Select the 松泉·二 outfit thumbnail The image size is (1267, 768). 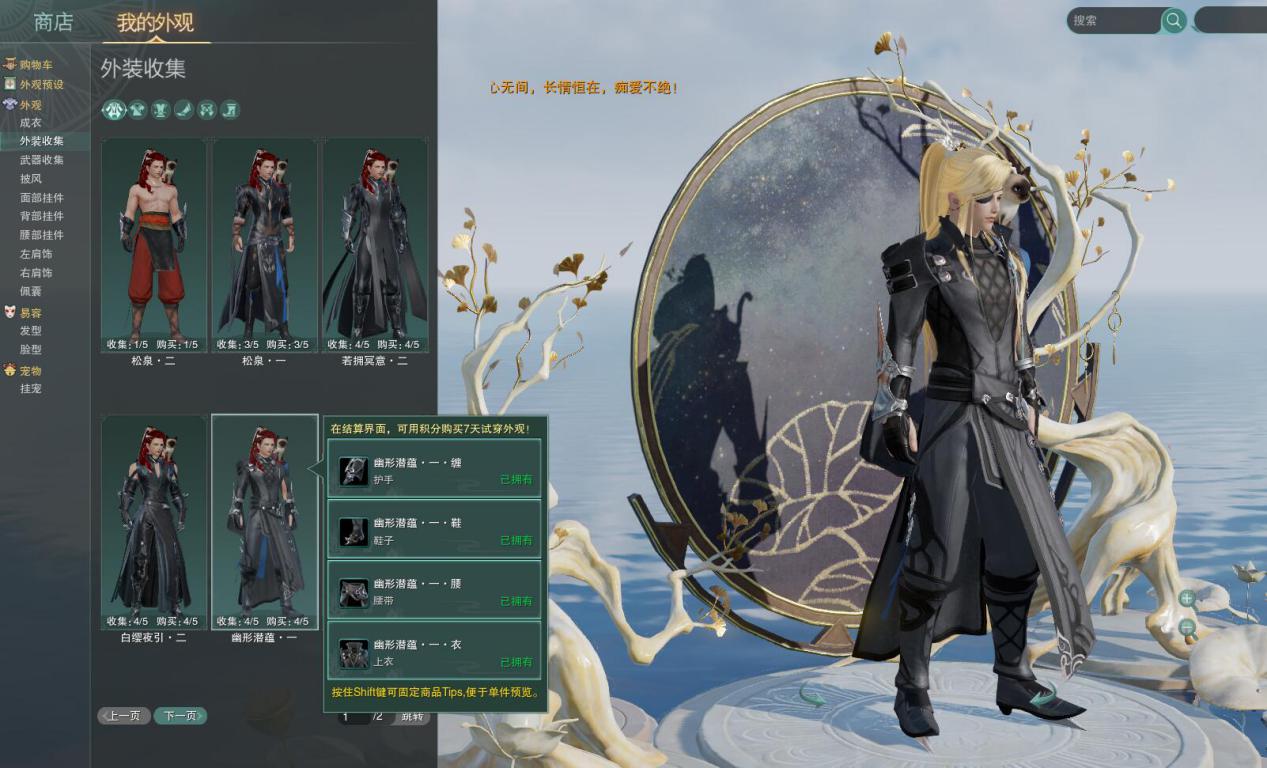(154, 245)
